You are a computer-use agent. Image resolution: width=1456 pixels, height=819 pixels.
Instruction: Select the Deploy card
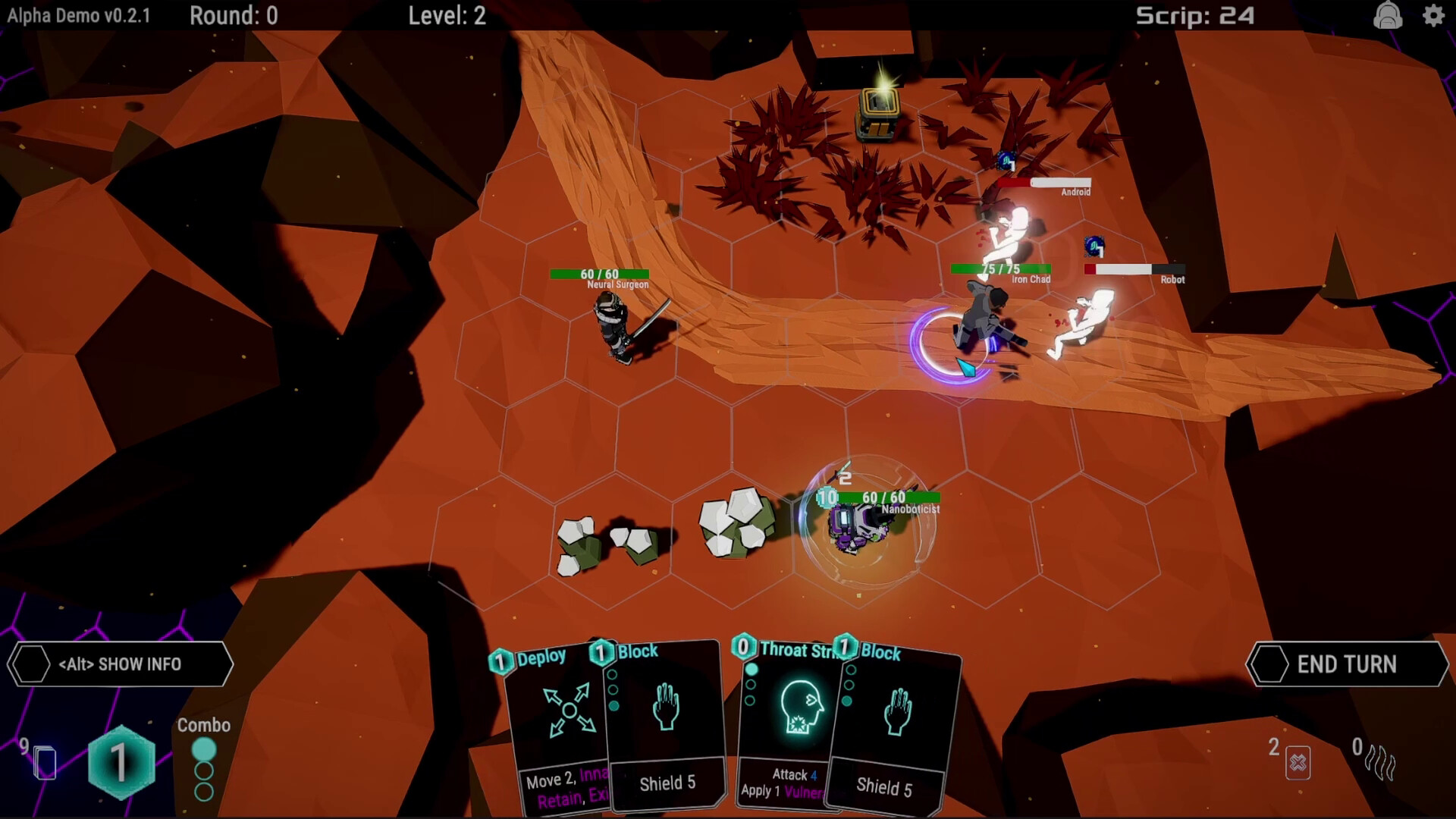click(557, 720)
